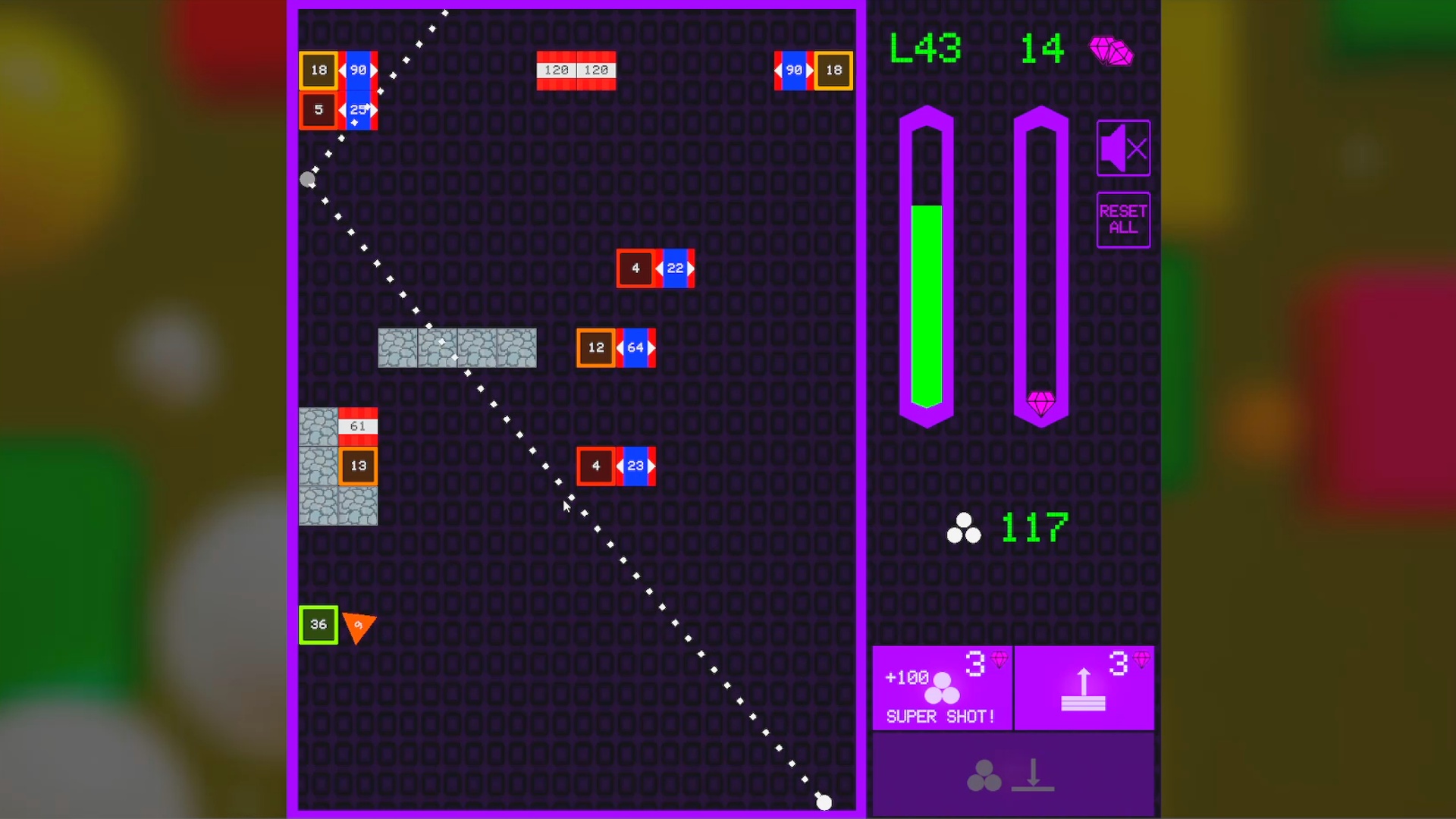The width and height of the screenshot is (1456, 819).
Task: Select the orange launcher arrow
Action: [x=358, y=627]
